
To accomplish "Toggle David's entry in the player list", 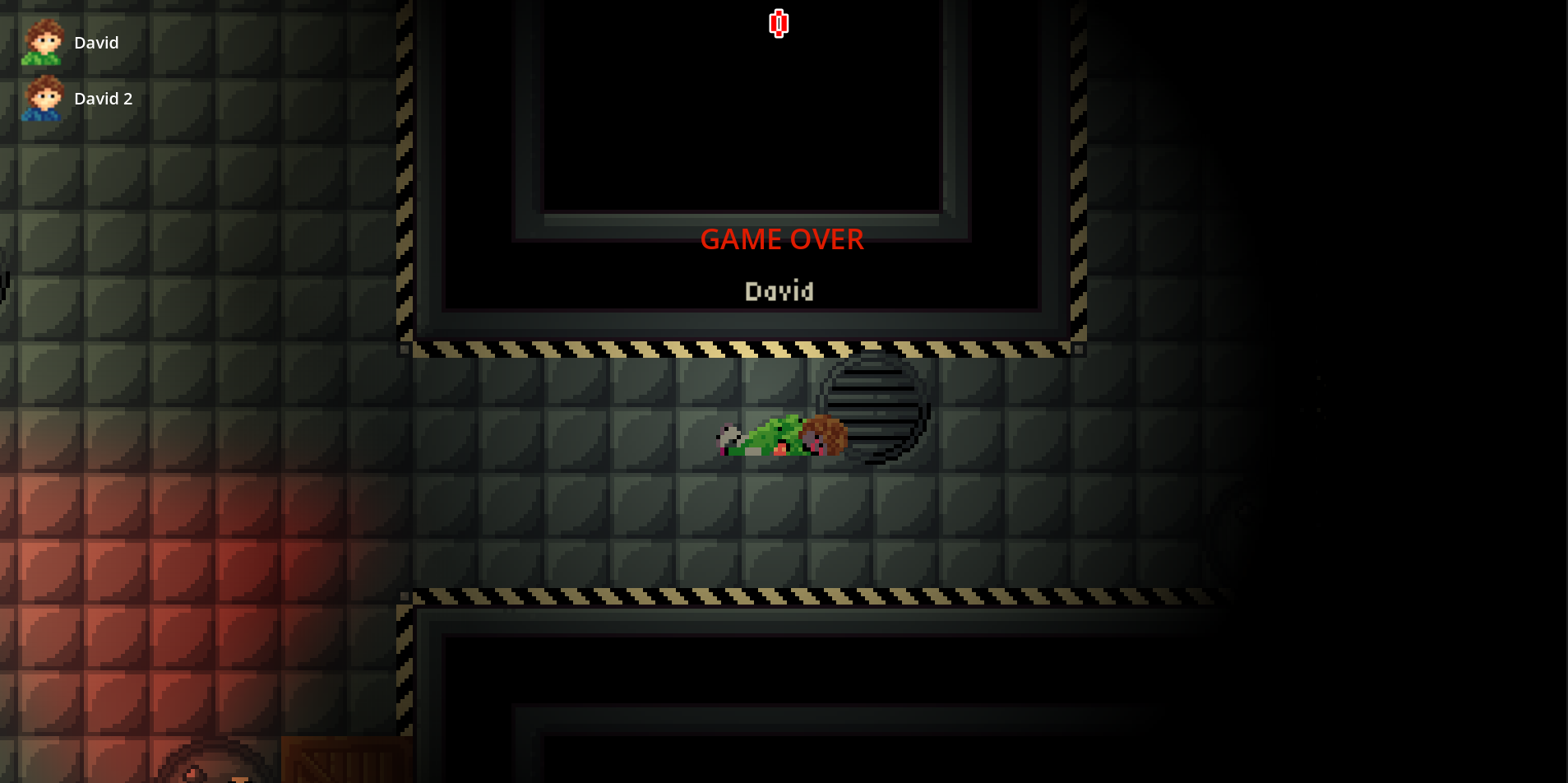I will click(x=95, y=42).
